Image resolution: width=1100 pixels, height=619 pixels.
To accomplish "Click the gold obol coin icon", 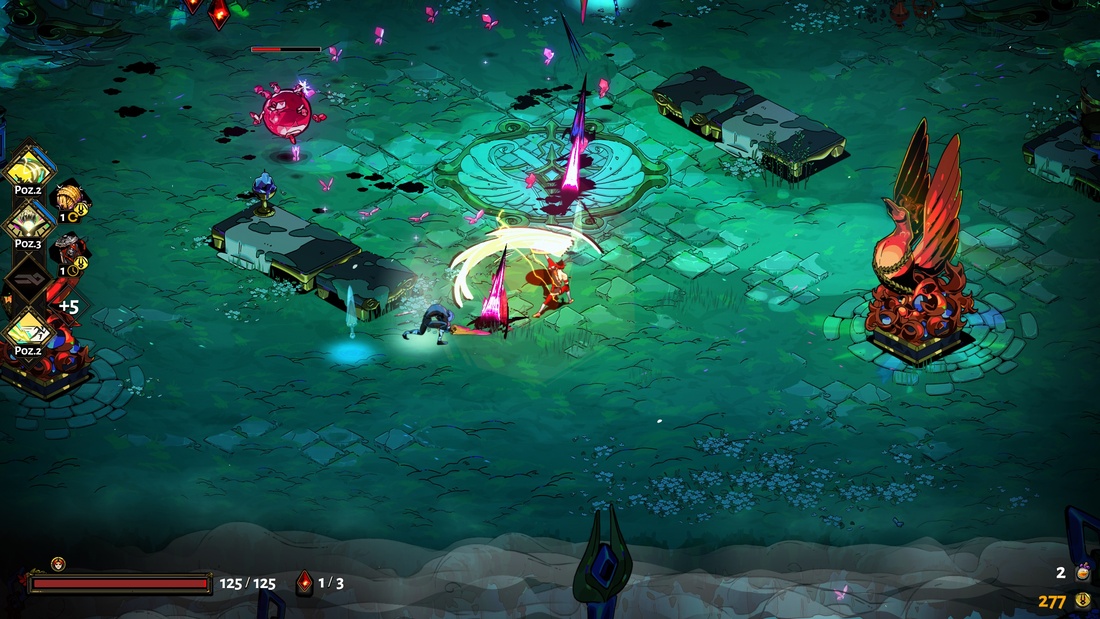I will [x=1082, y=601].
